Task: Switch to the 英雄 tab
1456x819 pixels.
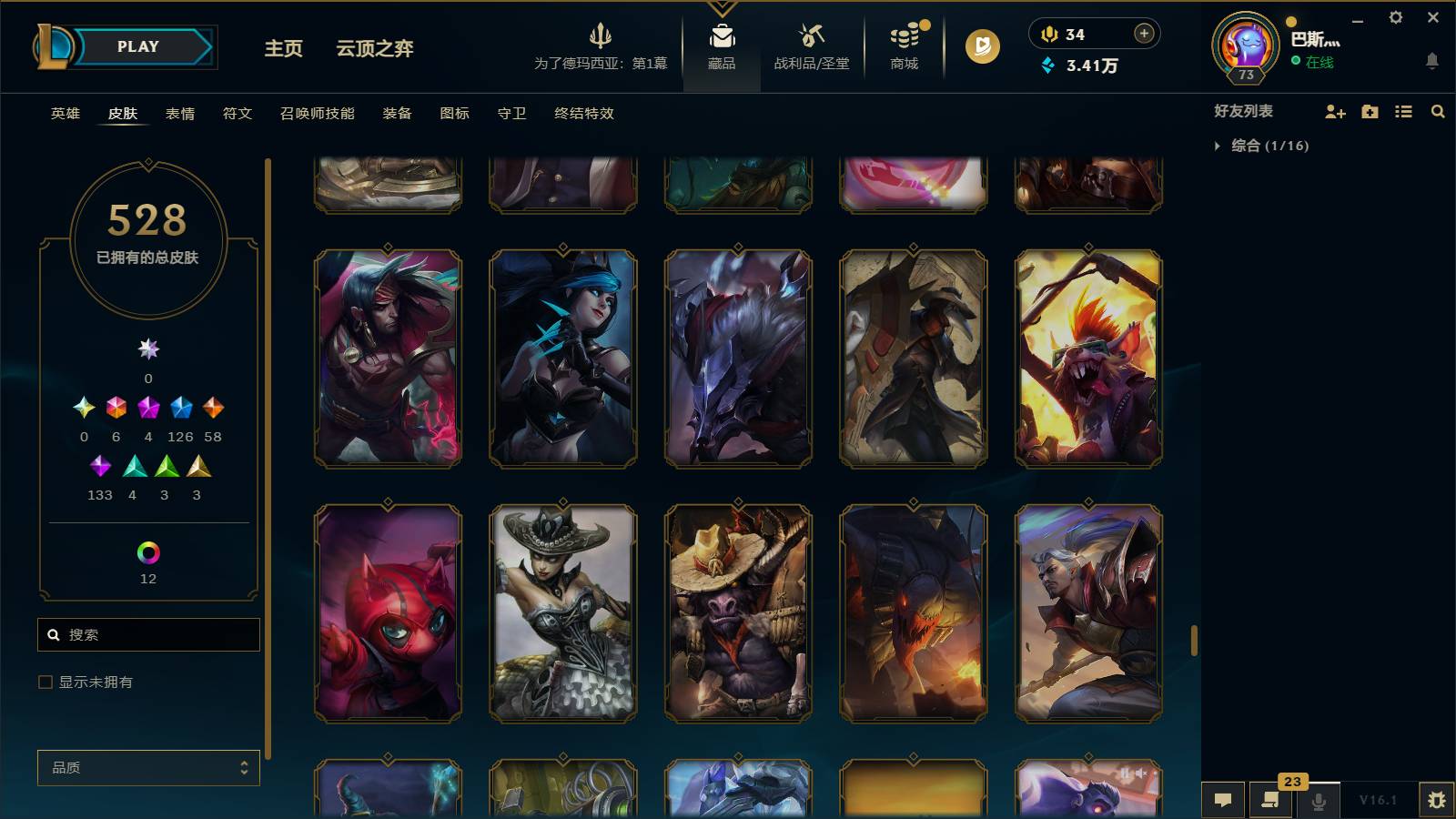Action: [64, 114]
